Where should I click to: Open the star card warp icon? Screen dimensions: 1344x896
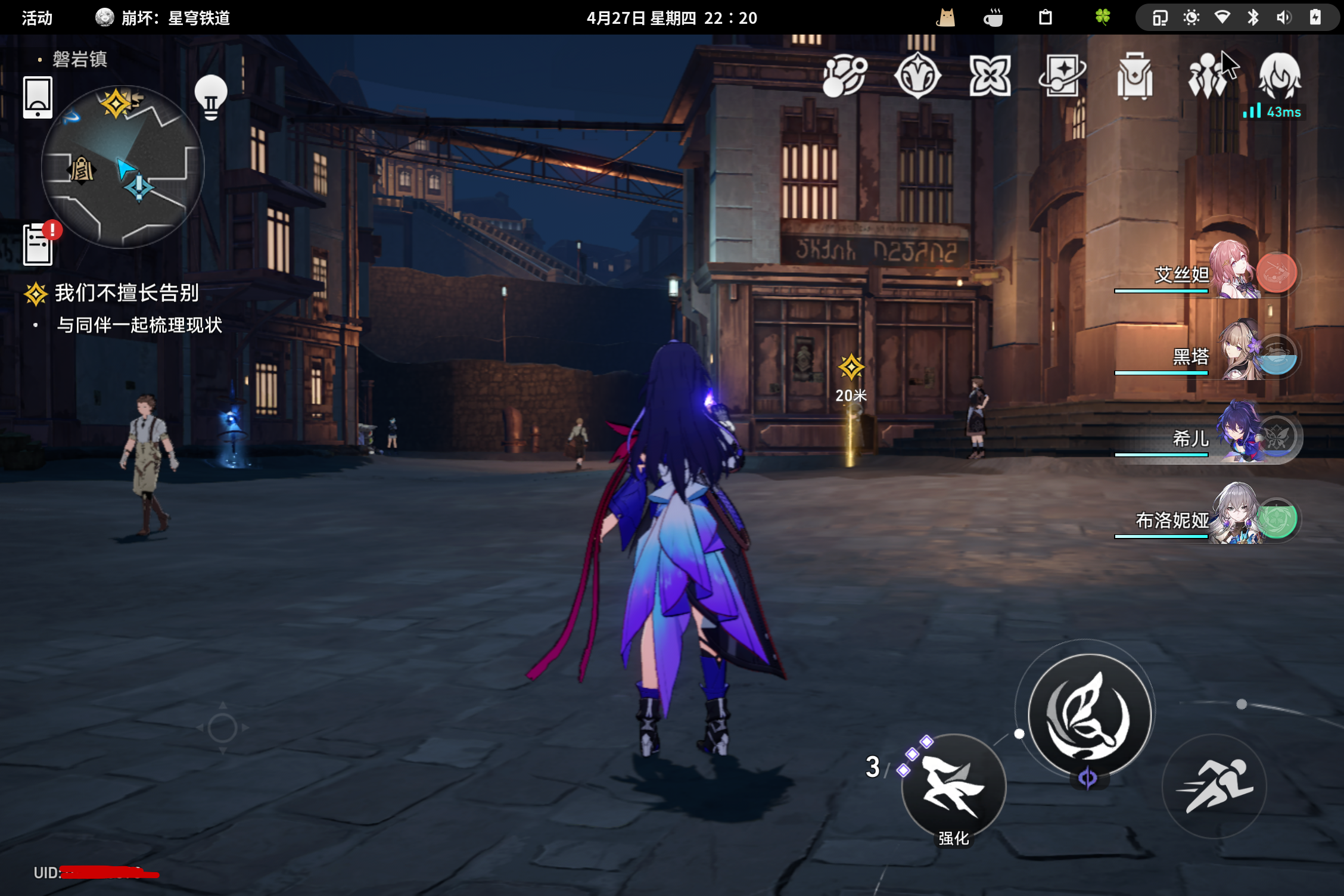[1062, 76]
